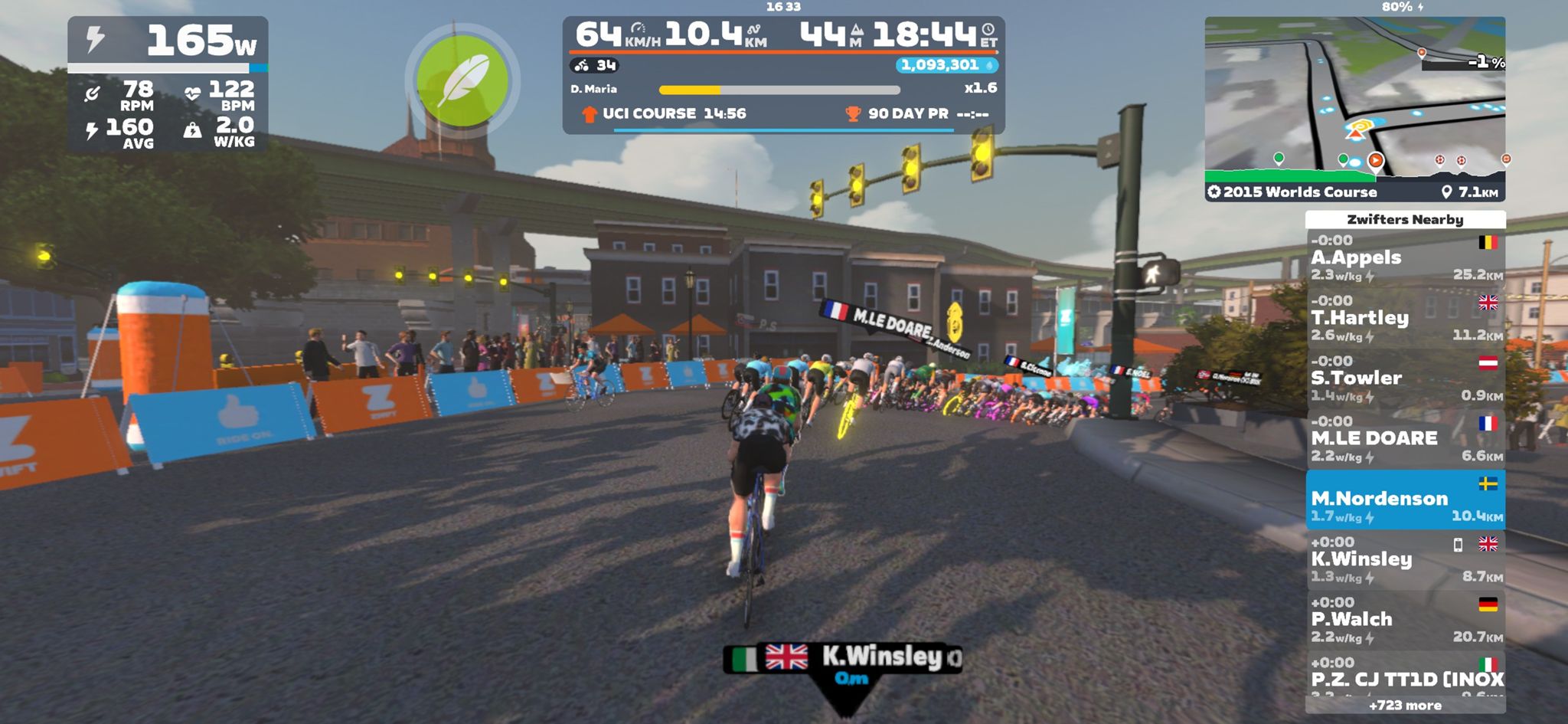Pick M.LE DOARE from Zwifters Nearby
This screenshot has width=1568, height=724.
click(1405, 440)
